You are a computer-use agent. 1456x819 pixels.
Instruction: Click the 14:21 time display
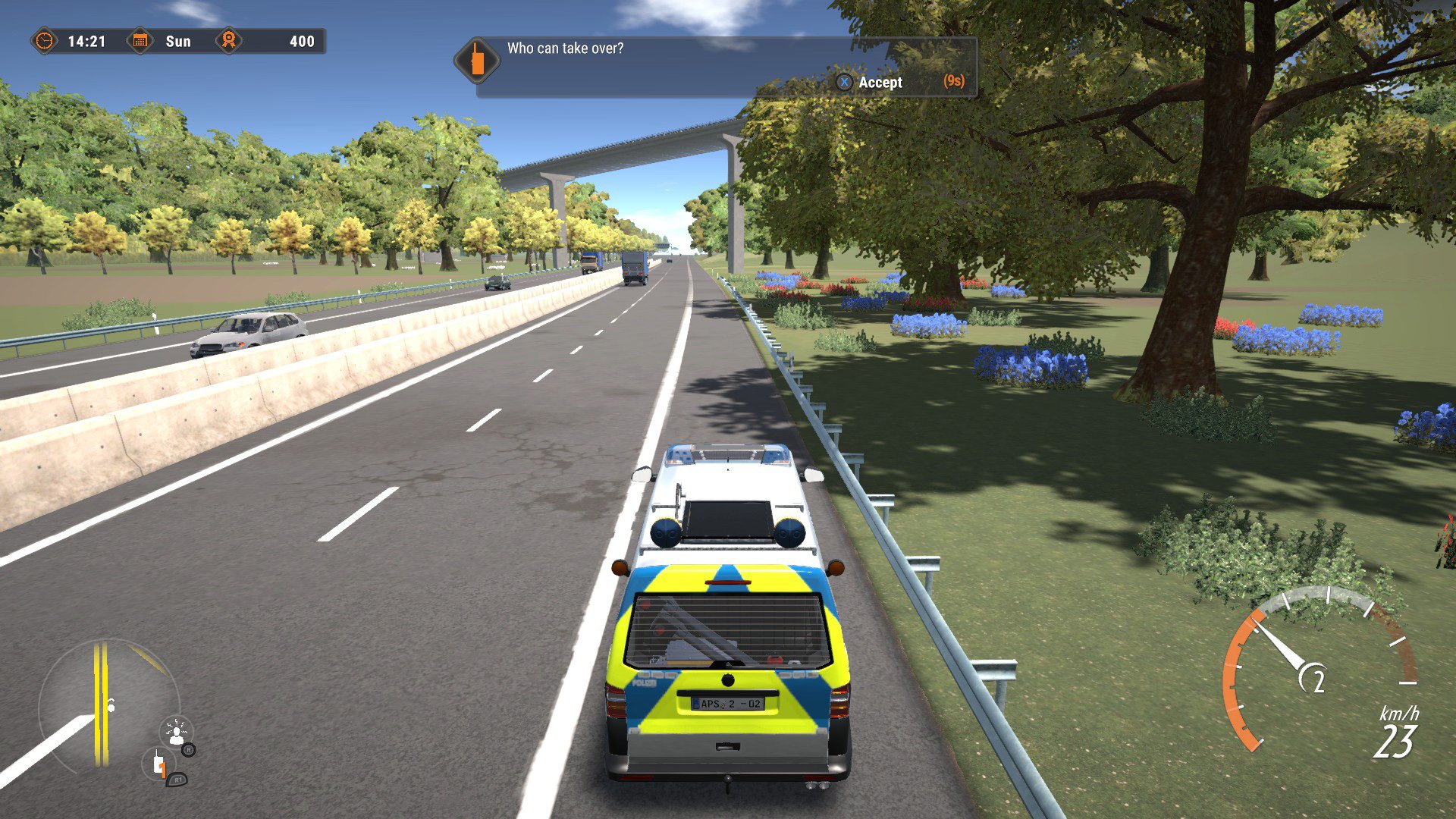click(86, 42)
